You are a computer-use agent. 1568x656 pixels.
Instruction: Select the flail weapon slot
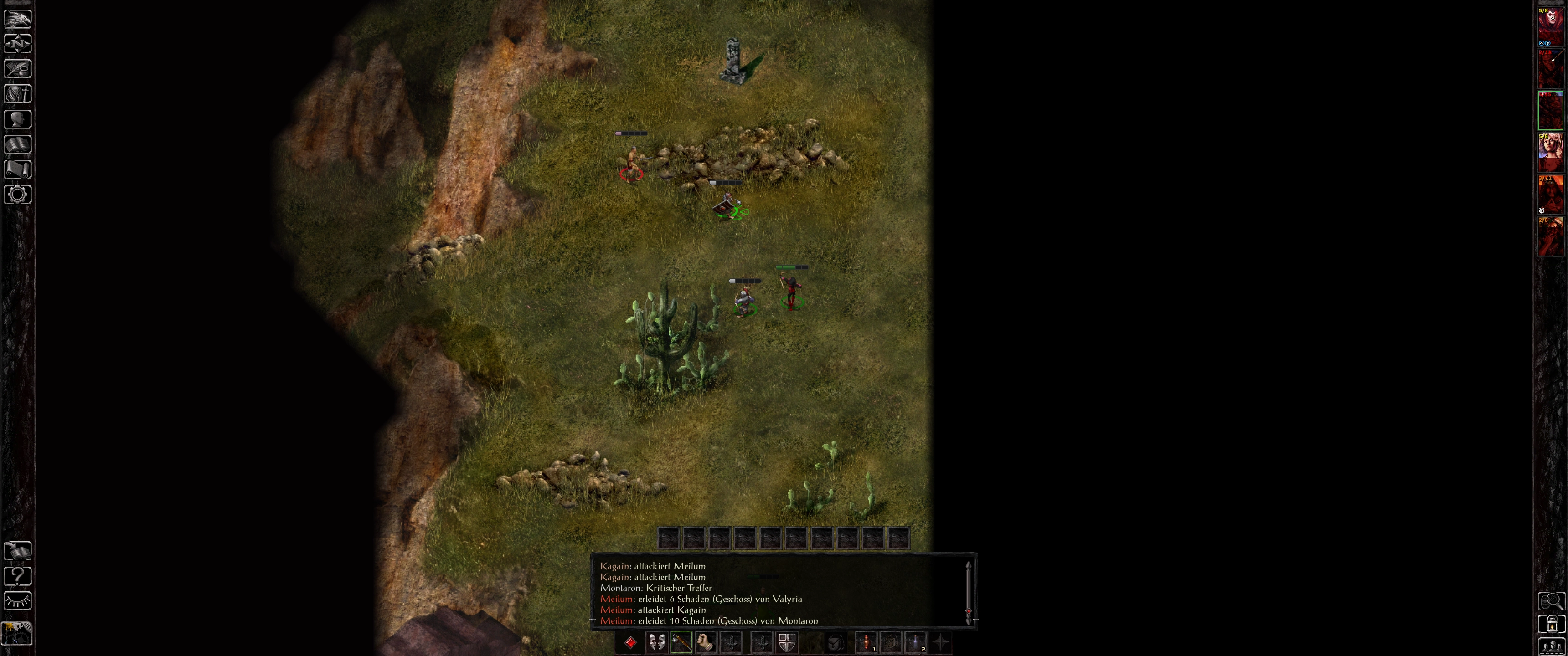pos(681,643)
